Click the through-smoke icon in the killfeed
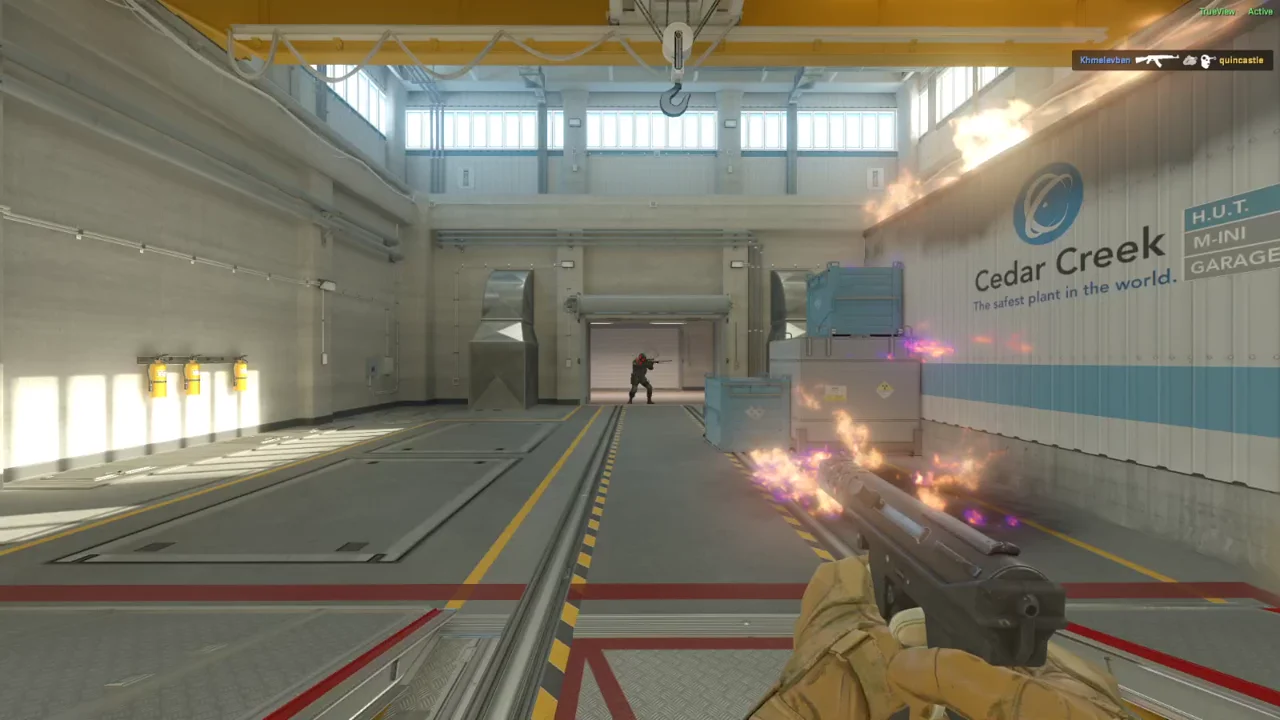Viewport: 1280px width, 720px height. coord(1190,60)
